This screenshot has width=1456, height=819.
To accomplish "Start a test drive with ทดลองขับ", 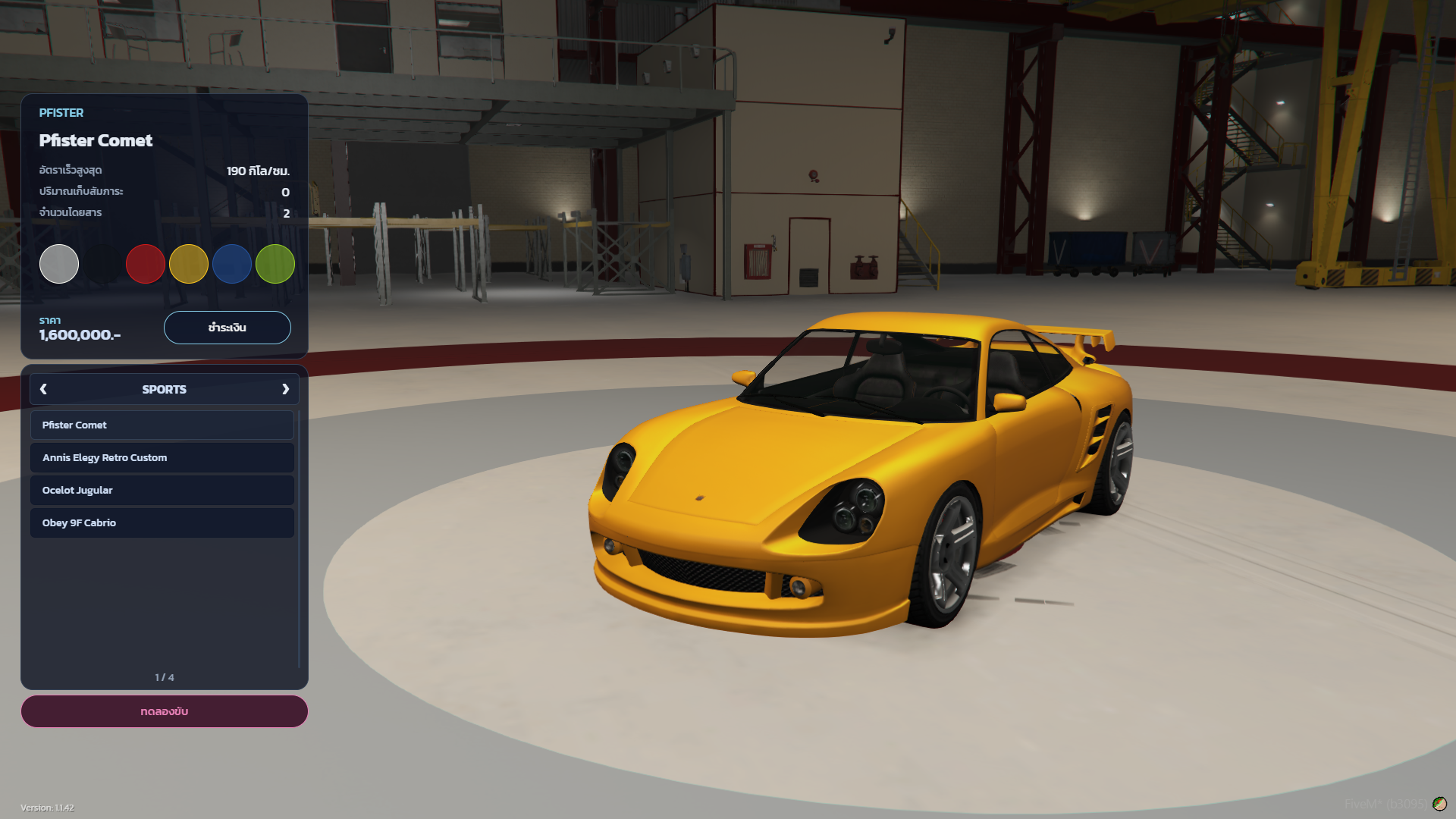I will point(164,711).
